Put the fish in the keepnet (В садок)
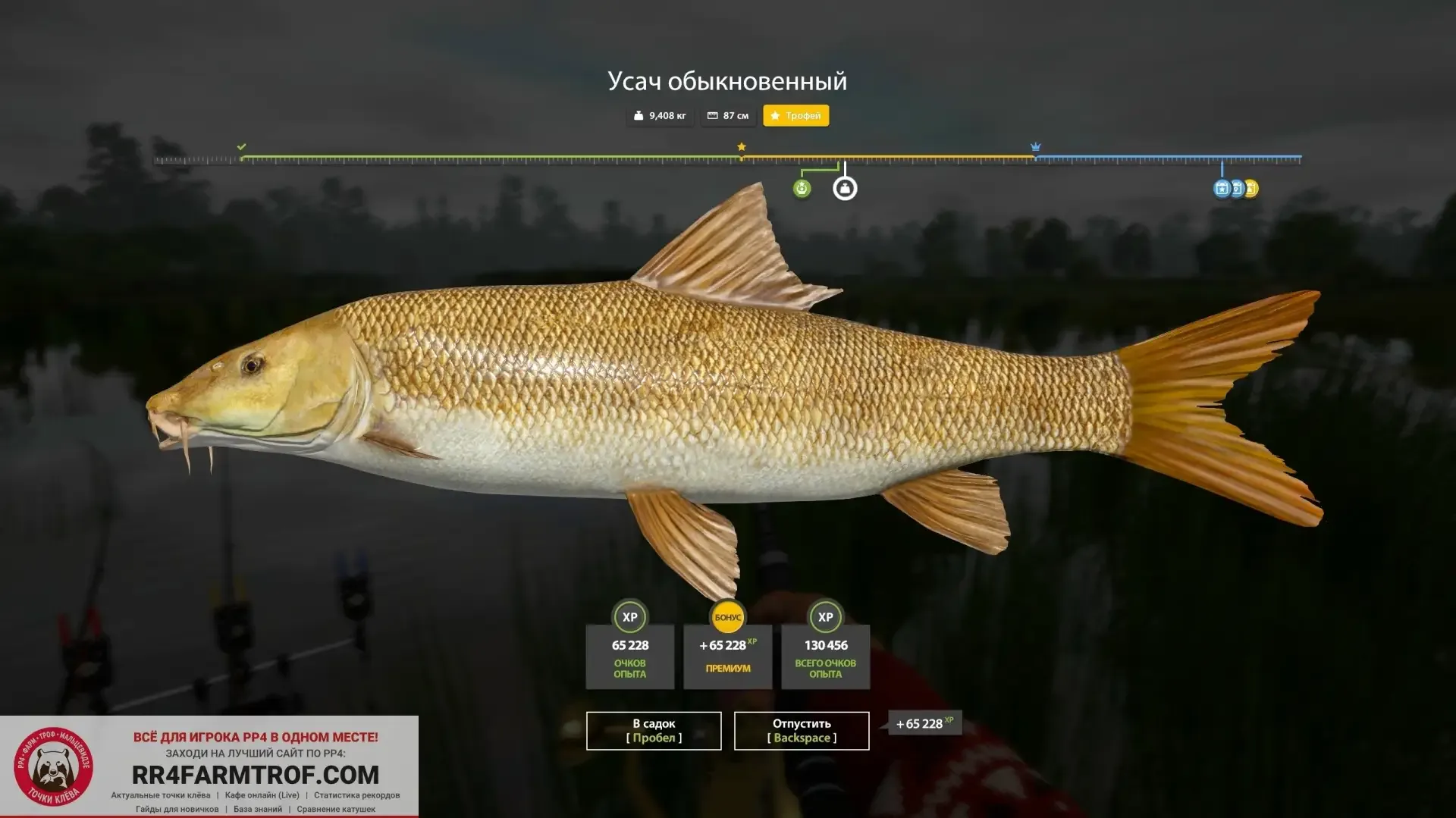The height and width of the screenshot is (818, 1456). coord(654,731)
